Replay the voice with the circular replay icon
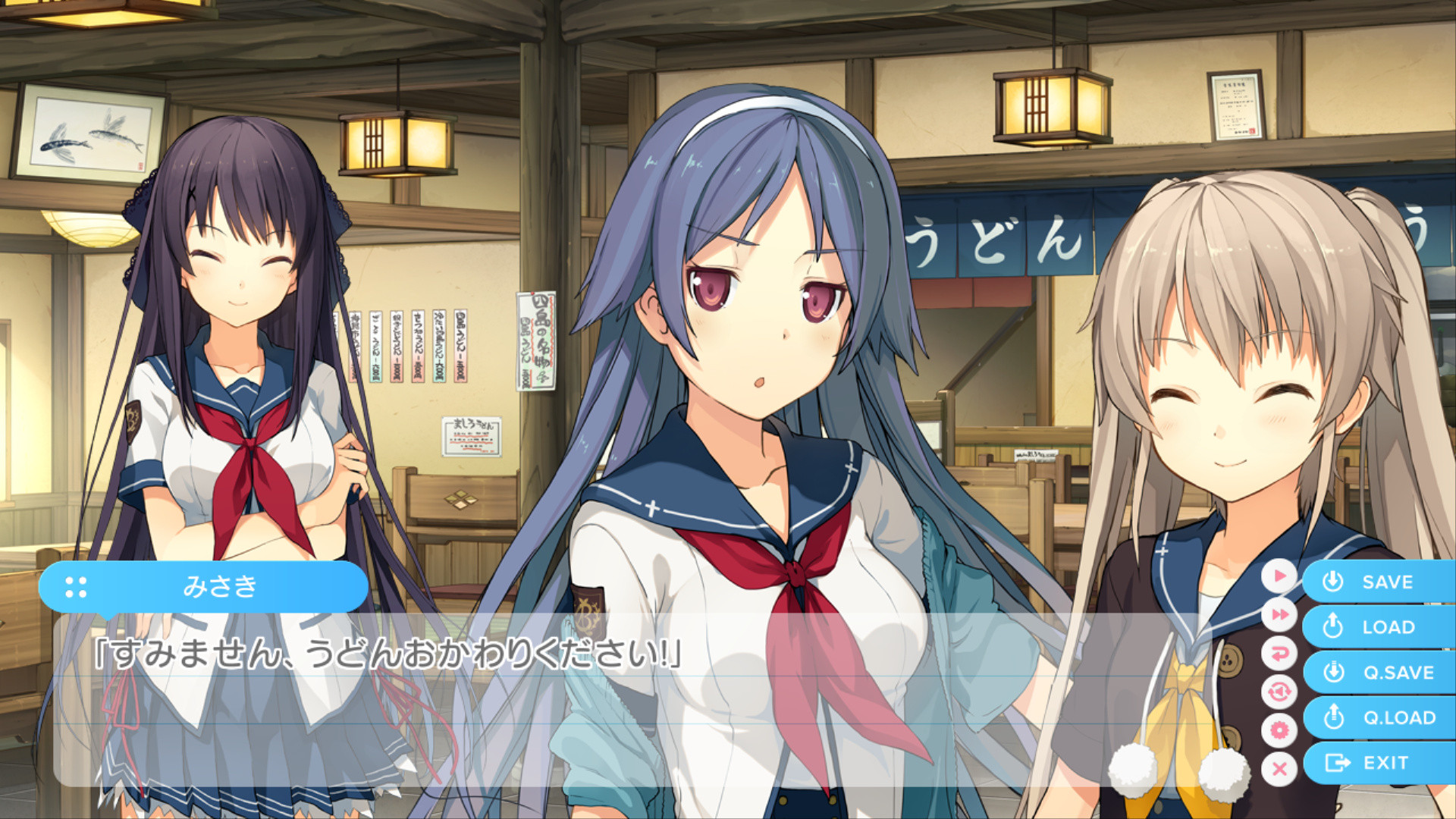Screen dimensions: 1456x819 point(1279,692)
